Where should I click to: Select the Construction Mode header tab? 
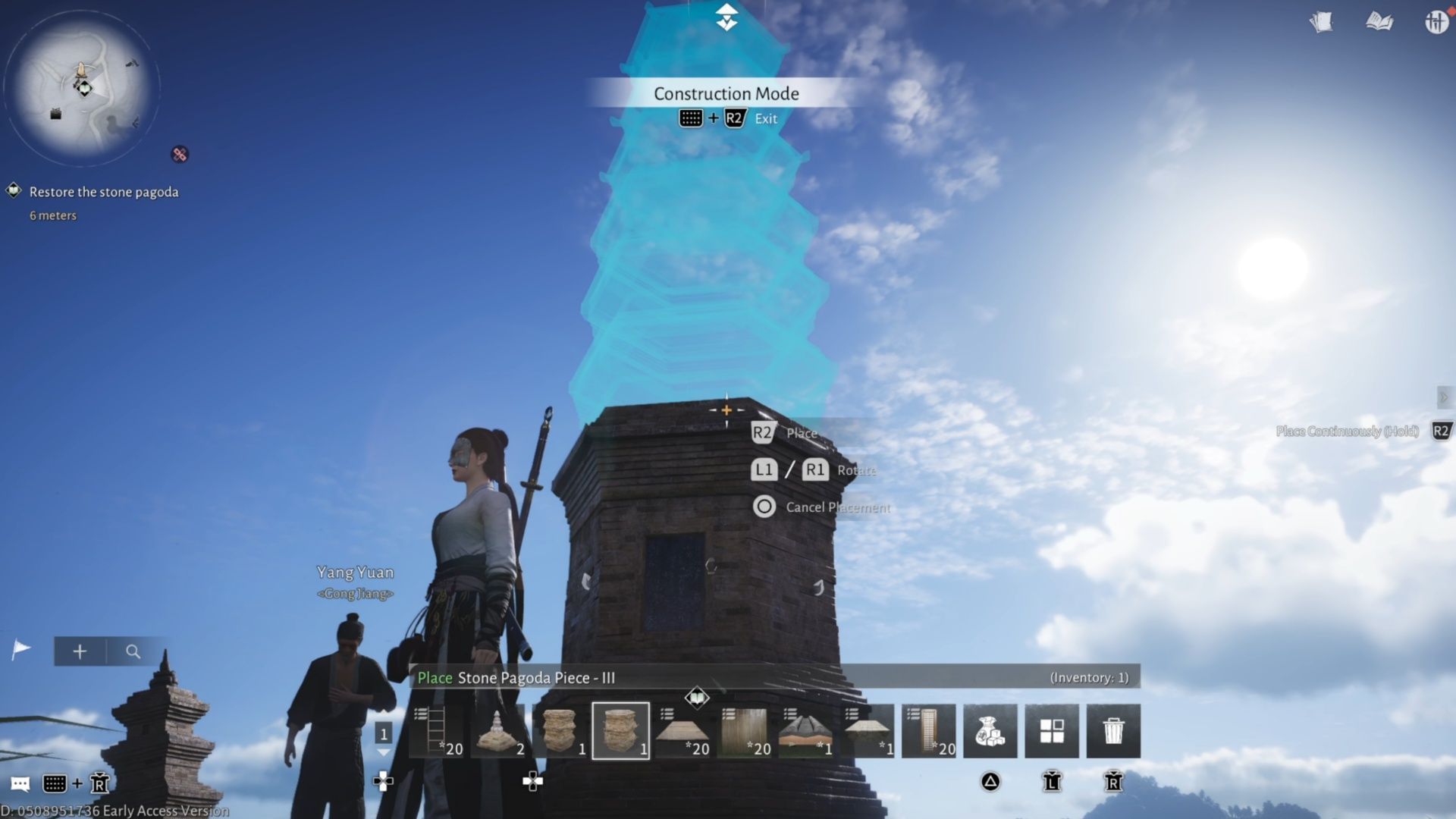click(726, 93)
